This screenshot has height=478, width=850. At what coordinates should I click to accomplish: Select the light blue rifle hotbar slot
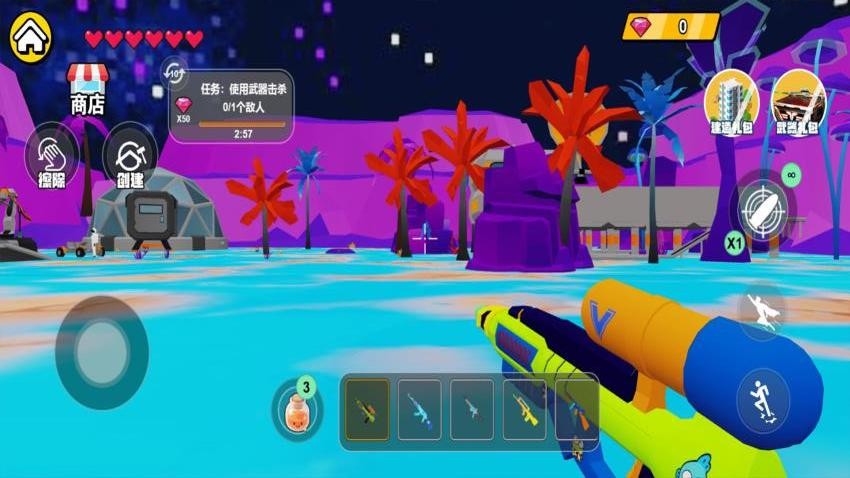point(420,409)
